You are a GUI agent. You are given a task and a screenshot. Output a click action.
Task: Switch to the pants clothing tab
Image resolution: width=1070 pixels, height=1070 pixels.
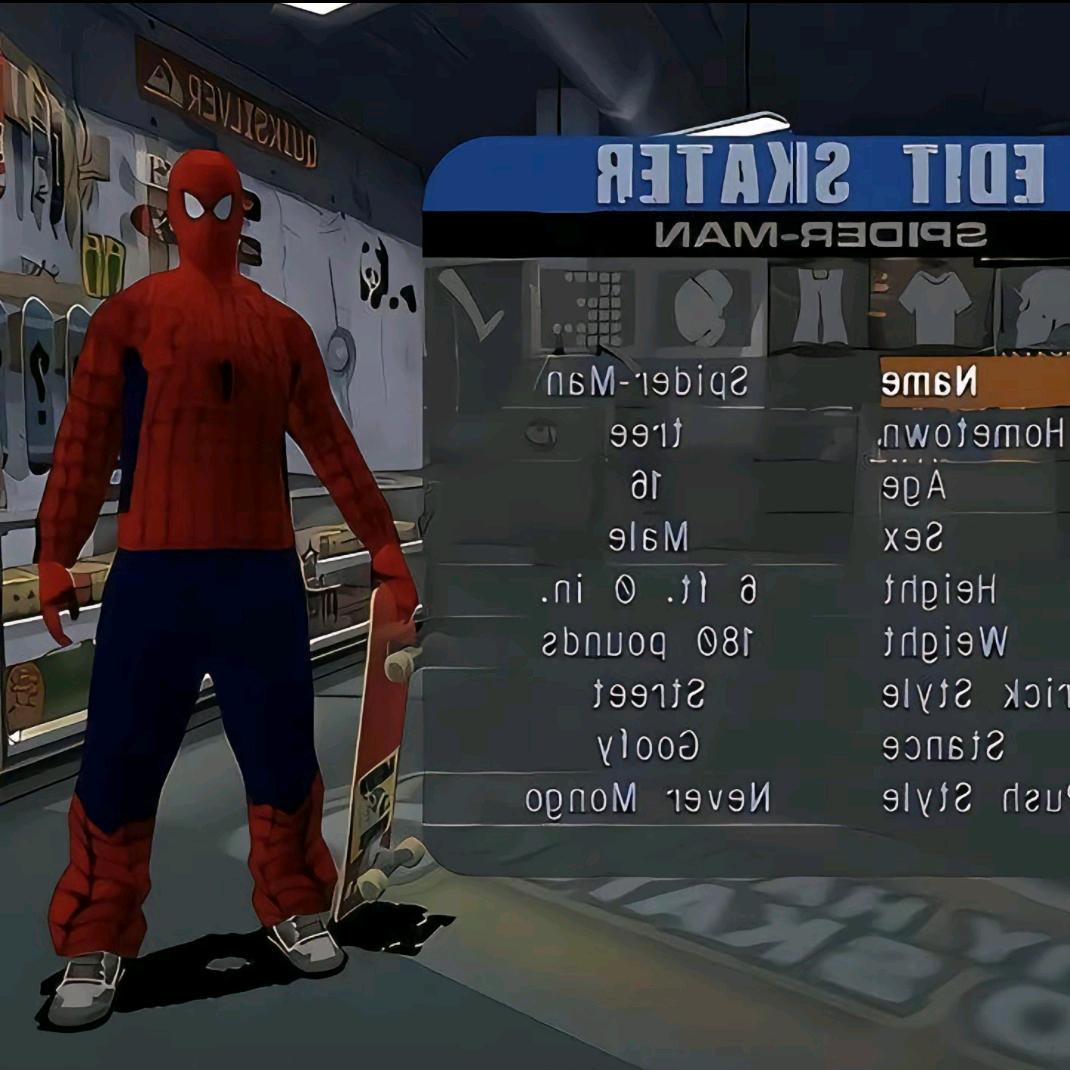click(x=818, y=303)
